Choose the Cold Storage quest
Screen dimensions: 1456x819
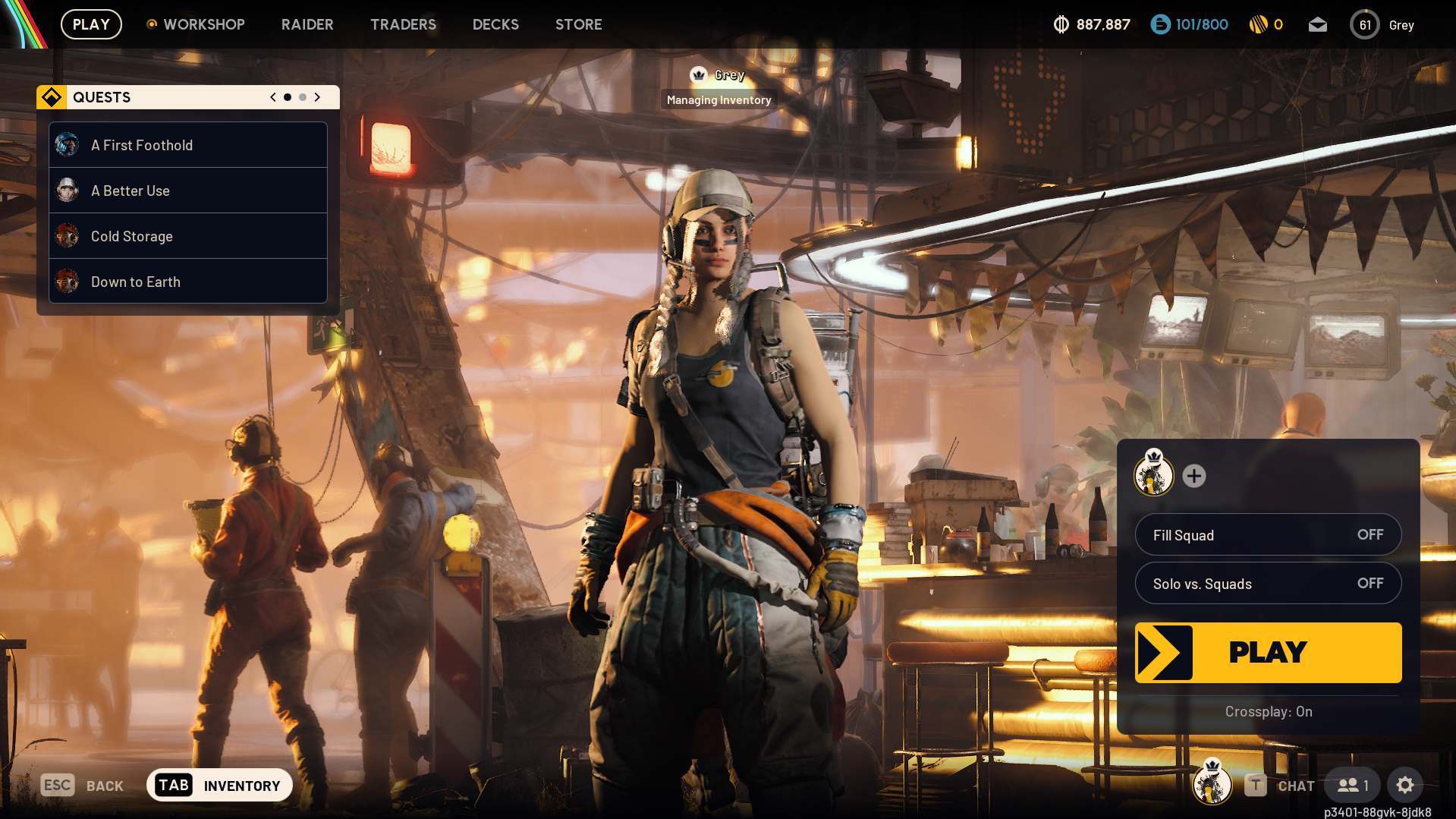[188, 236]
